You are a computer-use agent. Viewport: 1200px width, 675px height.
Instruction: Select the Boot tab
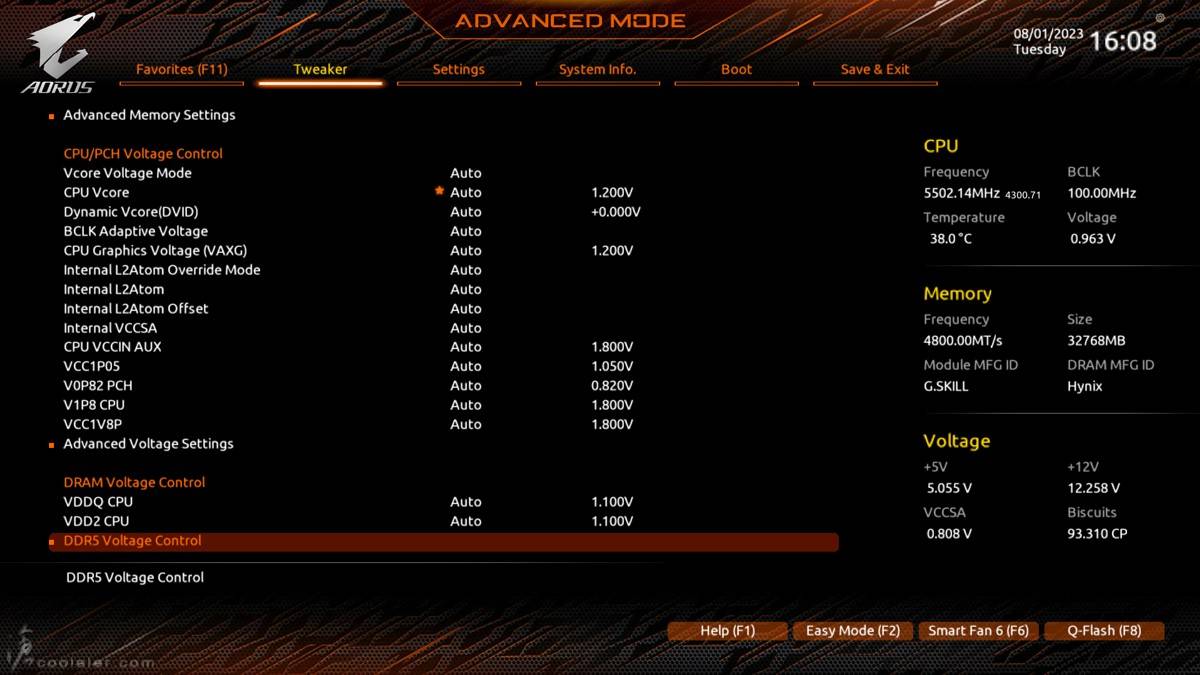point(736,69)
